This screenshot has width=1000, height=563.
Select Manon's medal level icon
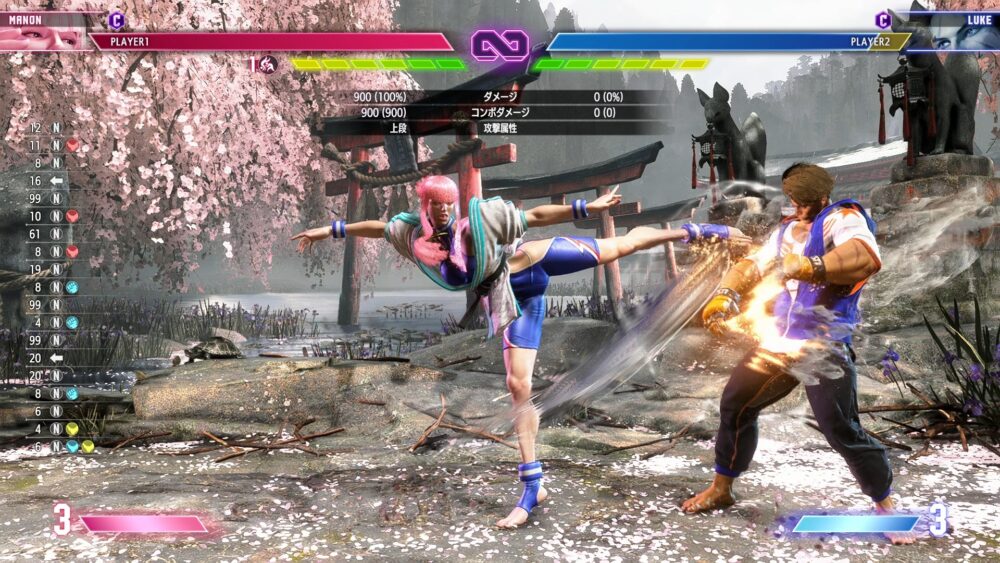(x=269, y=65)
